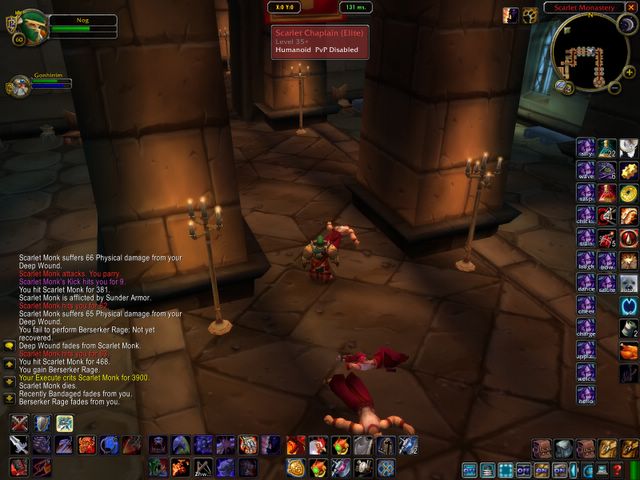Use the golden gear trinket slot
Screen dimensions: 640x480
[629, 170]
